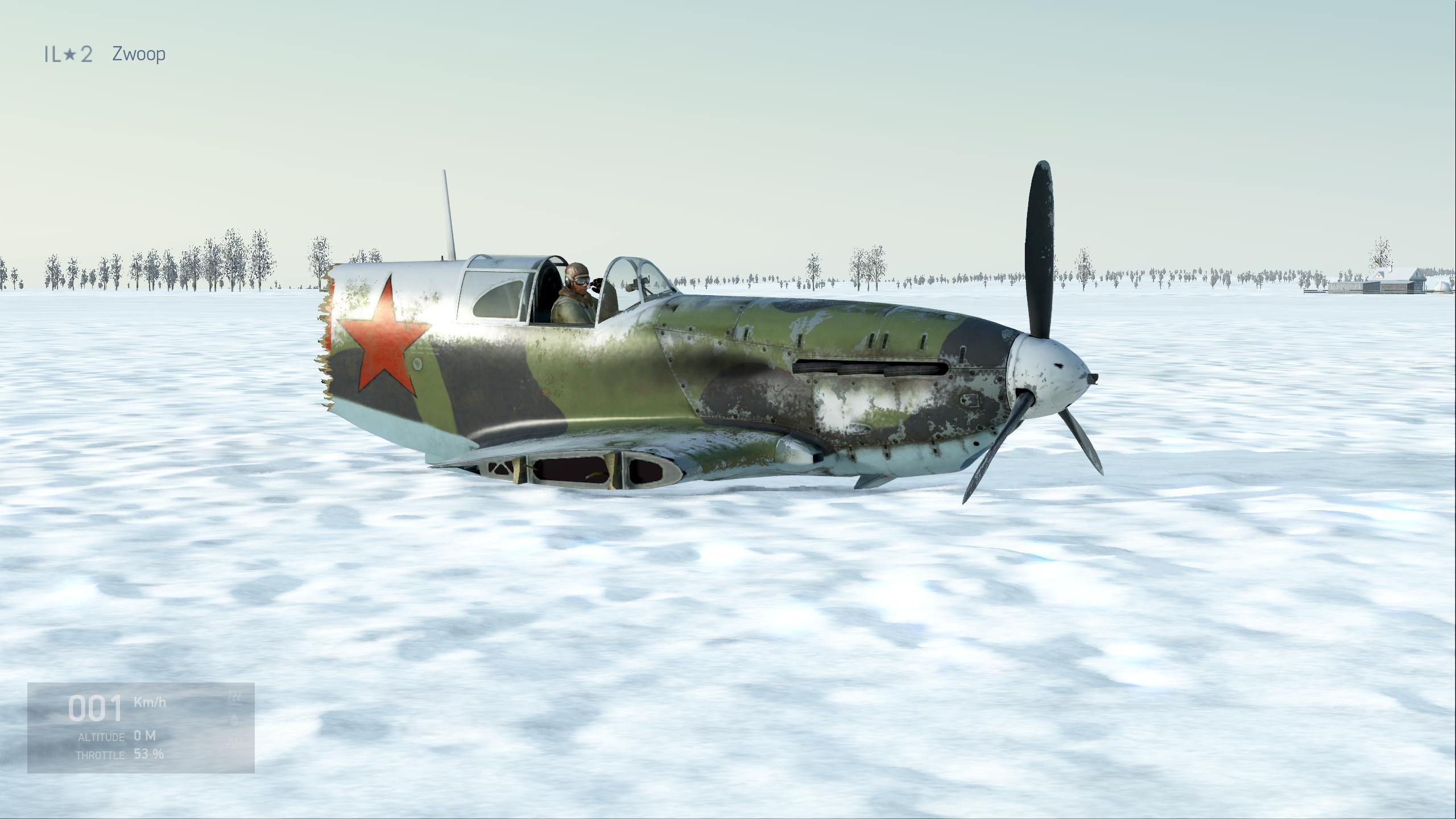Click the upward arrow indicator in the HUD
The image size is (1456, 819).
[x=233, y=718]
